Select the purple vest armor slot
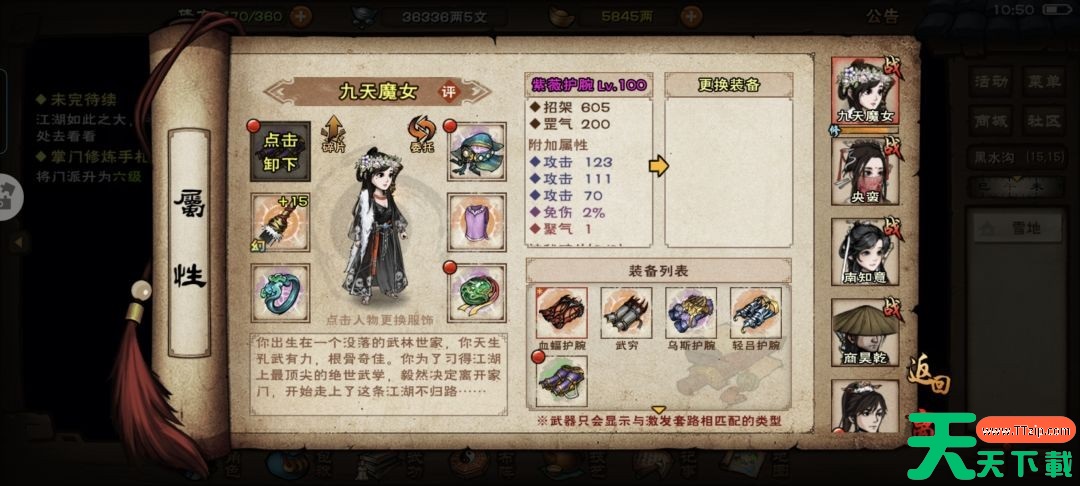This screenshot has height=486, width=1080. click(x=475, y=219)
